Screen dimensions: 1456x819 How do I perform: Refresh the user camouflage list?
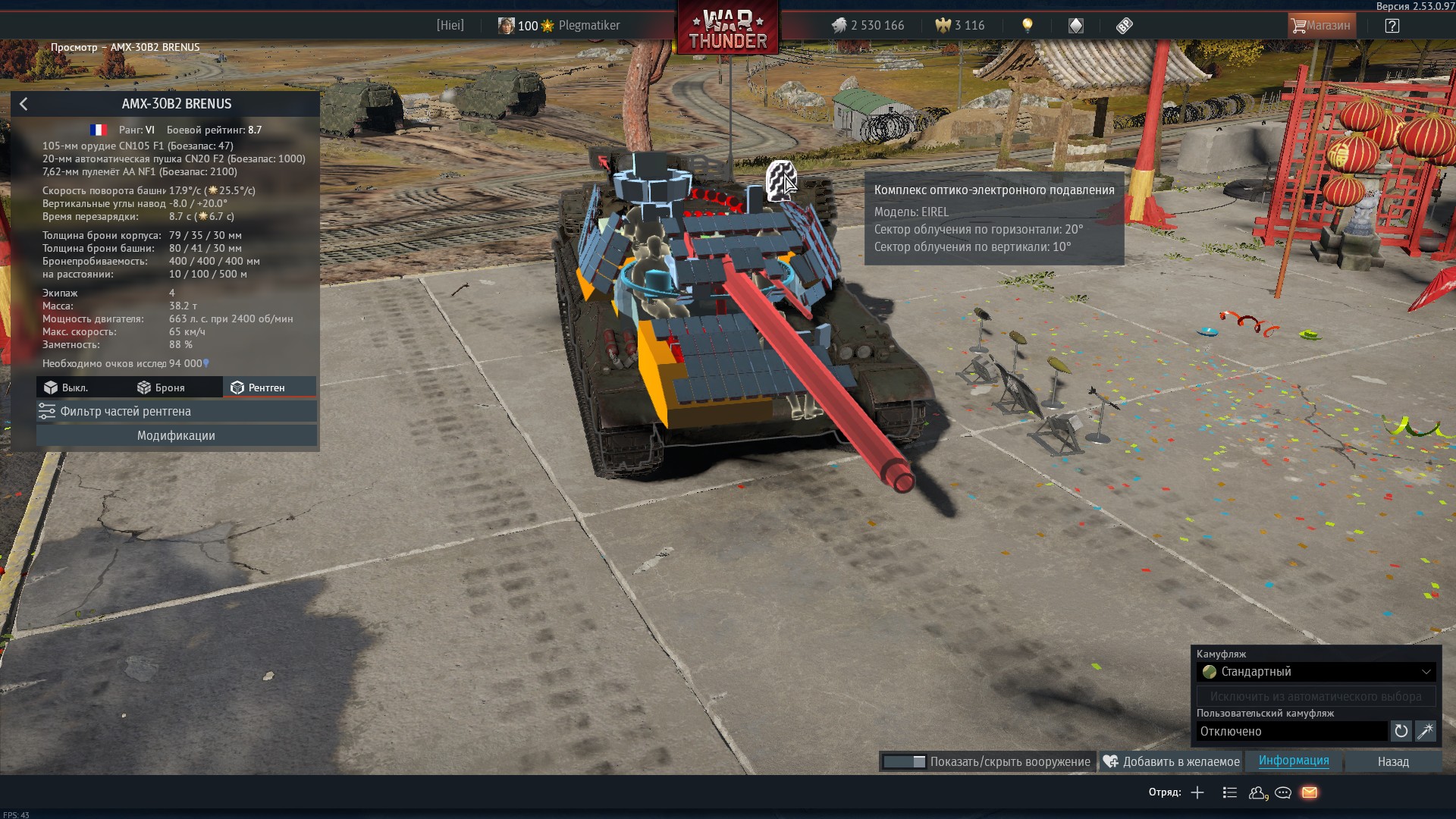coord(1401,731)
